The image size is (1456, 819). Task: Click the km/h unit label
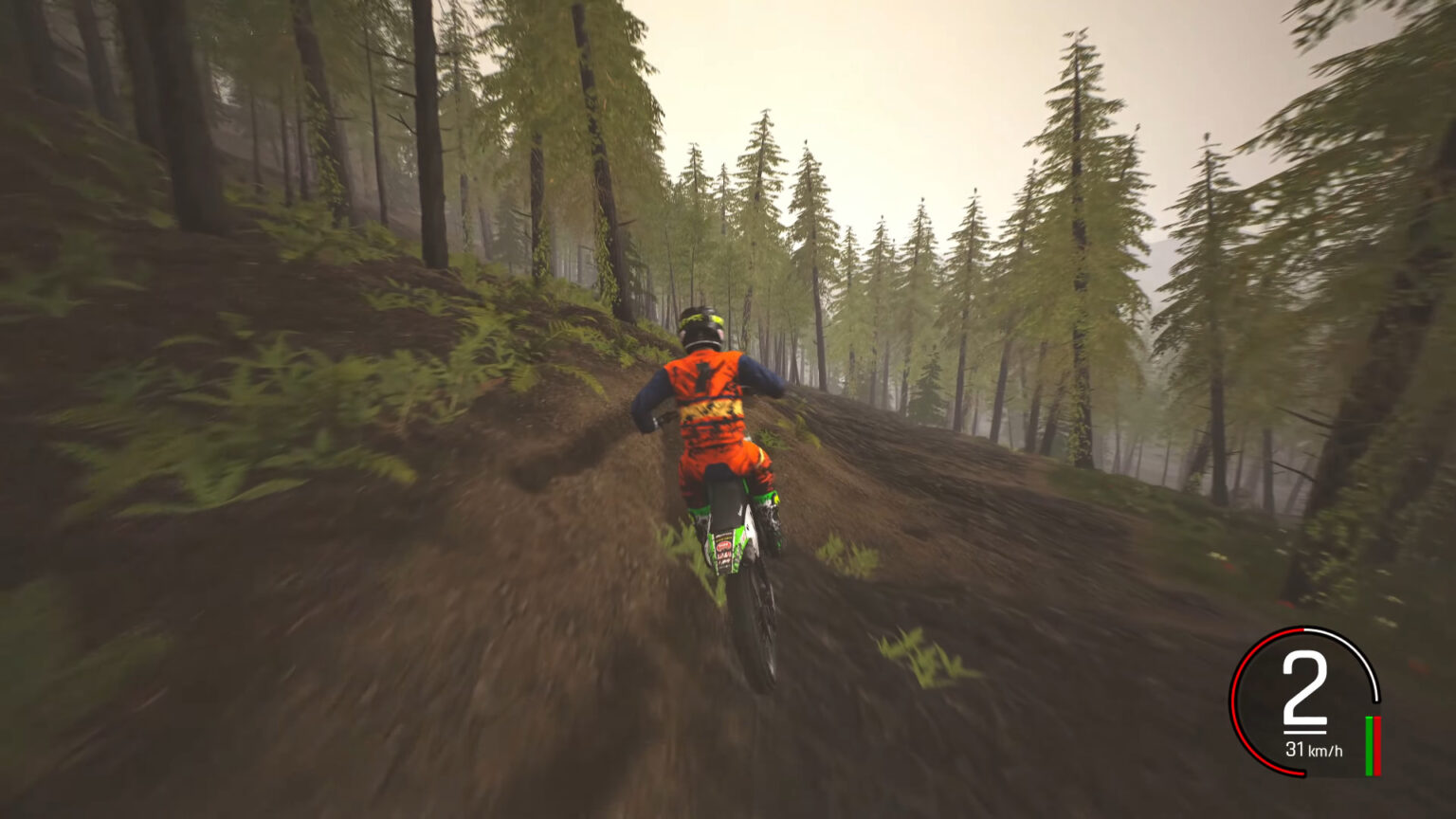pyautogui.click(x=1326, y=750)
